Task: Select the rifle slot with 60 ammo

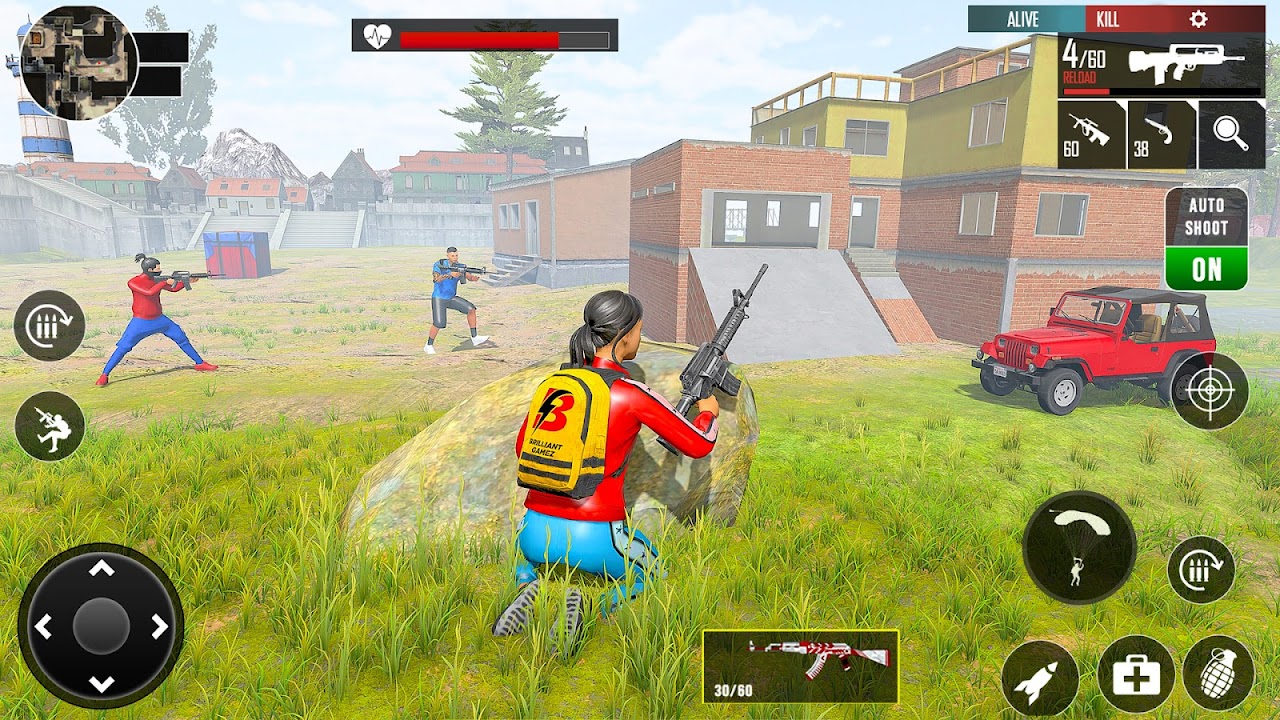Action: pos(1091,134)
